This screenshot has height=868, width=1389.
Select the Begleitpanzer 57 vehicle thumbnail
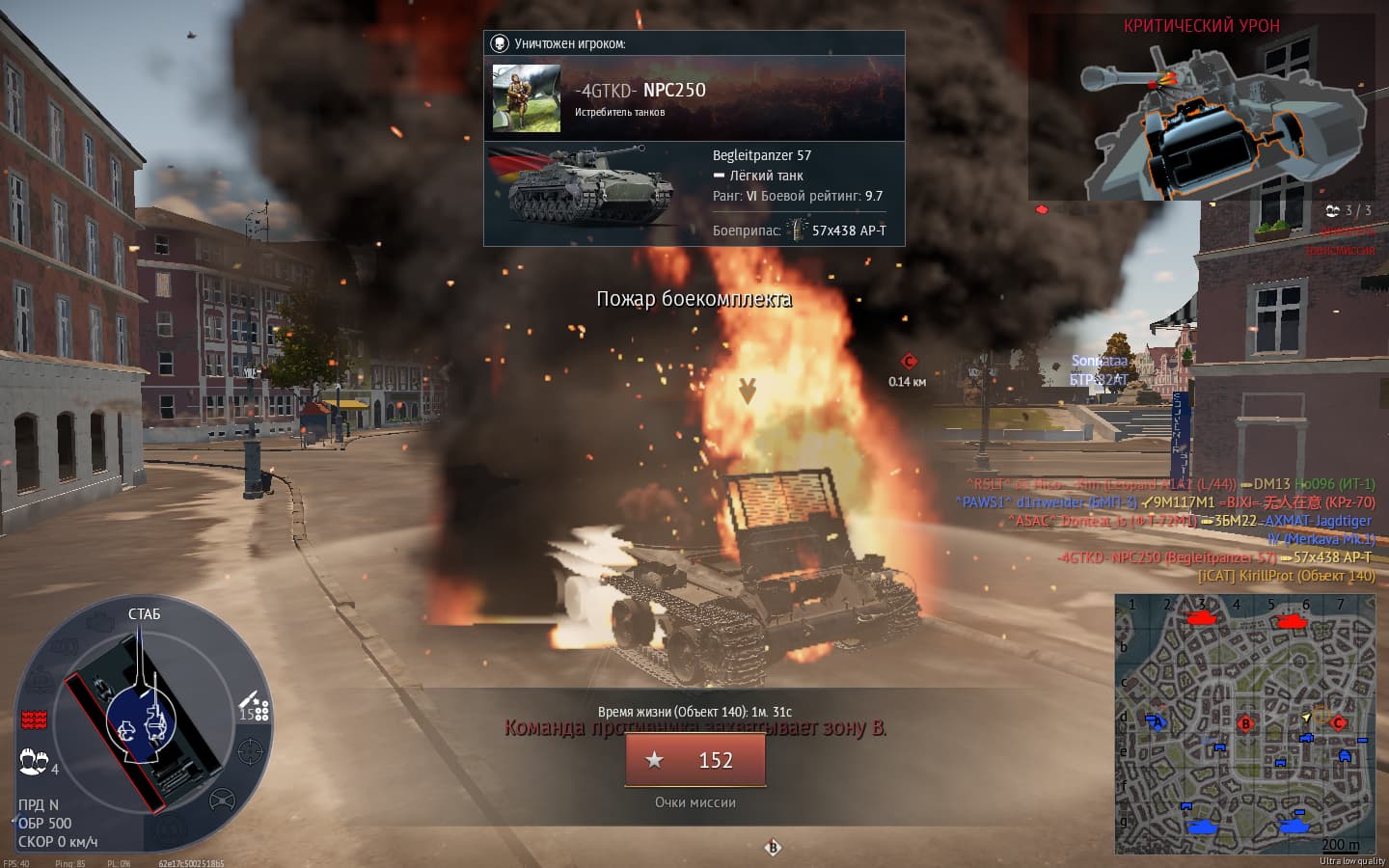[x=590, y=186]
